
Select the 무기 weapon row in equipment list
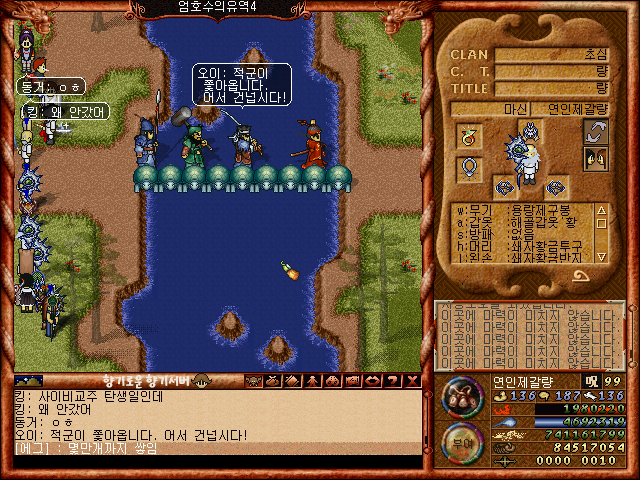[x=520, y=211]
